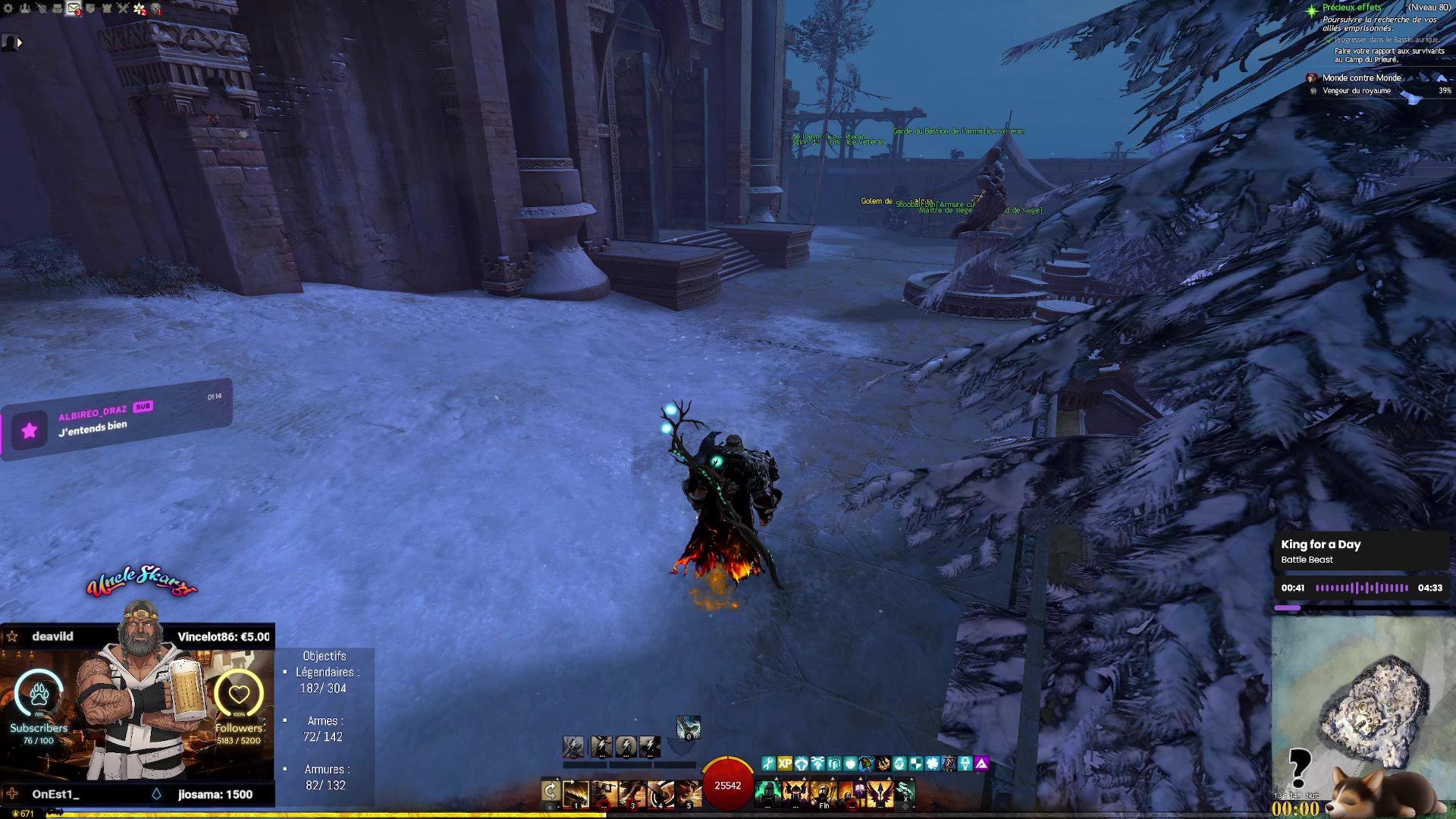Screen dimensions: 1456x819
Task: Activate the first lightning-bolt profession skill
Action: pos(573,747)
